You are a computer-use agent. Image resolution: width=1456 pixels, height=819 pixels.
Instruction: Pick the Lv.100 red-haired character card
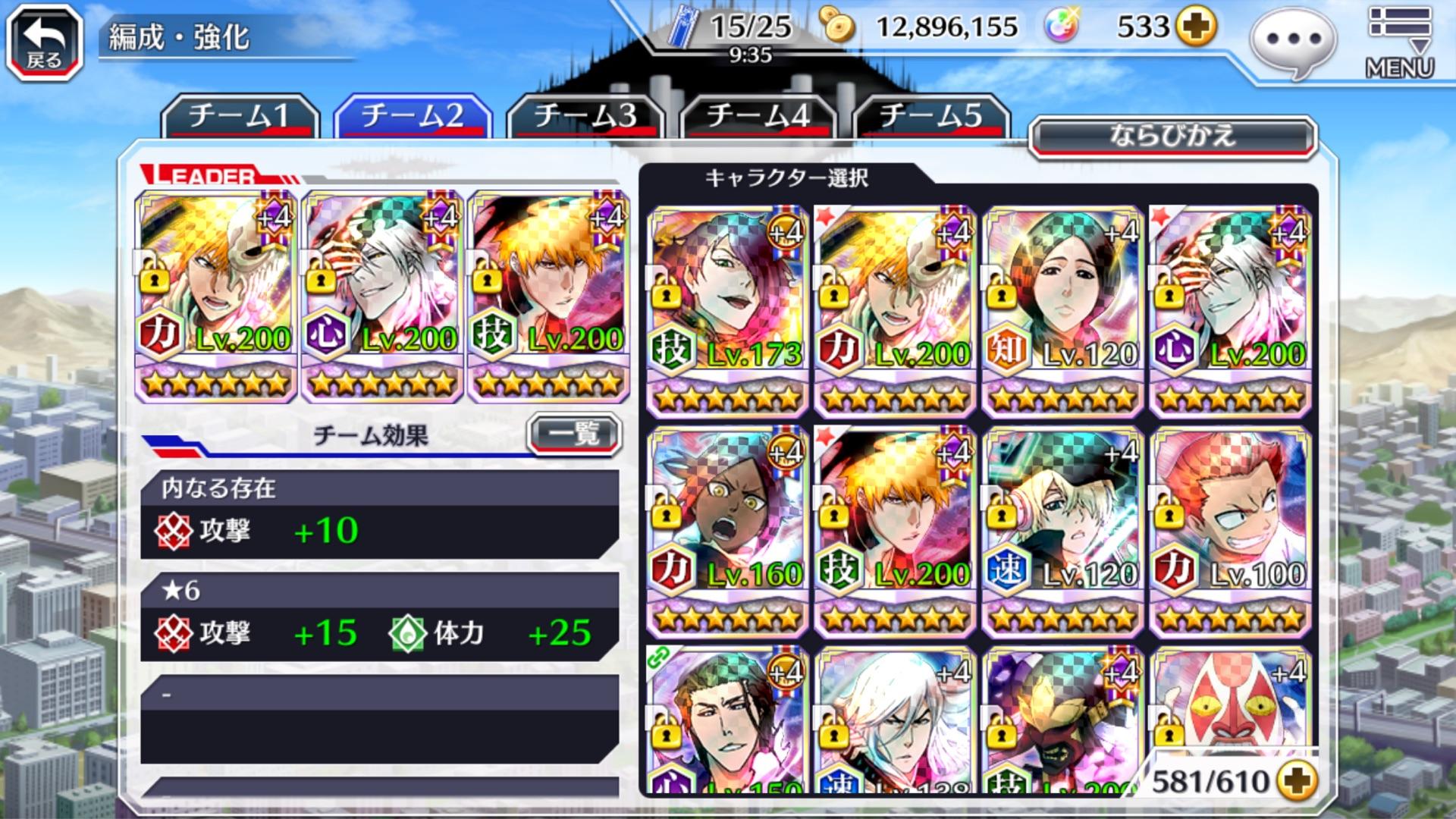tap(1230, 531)
